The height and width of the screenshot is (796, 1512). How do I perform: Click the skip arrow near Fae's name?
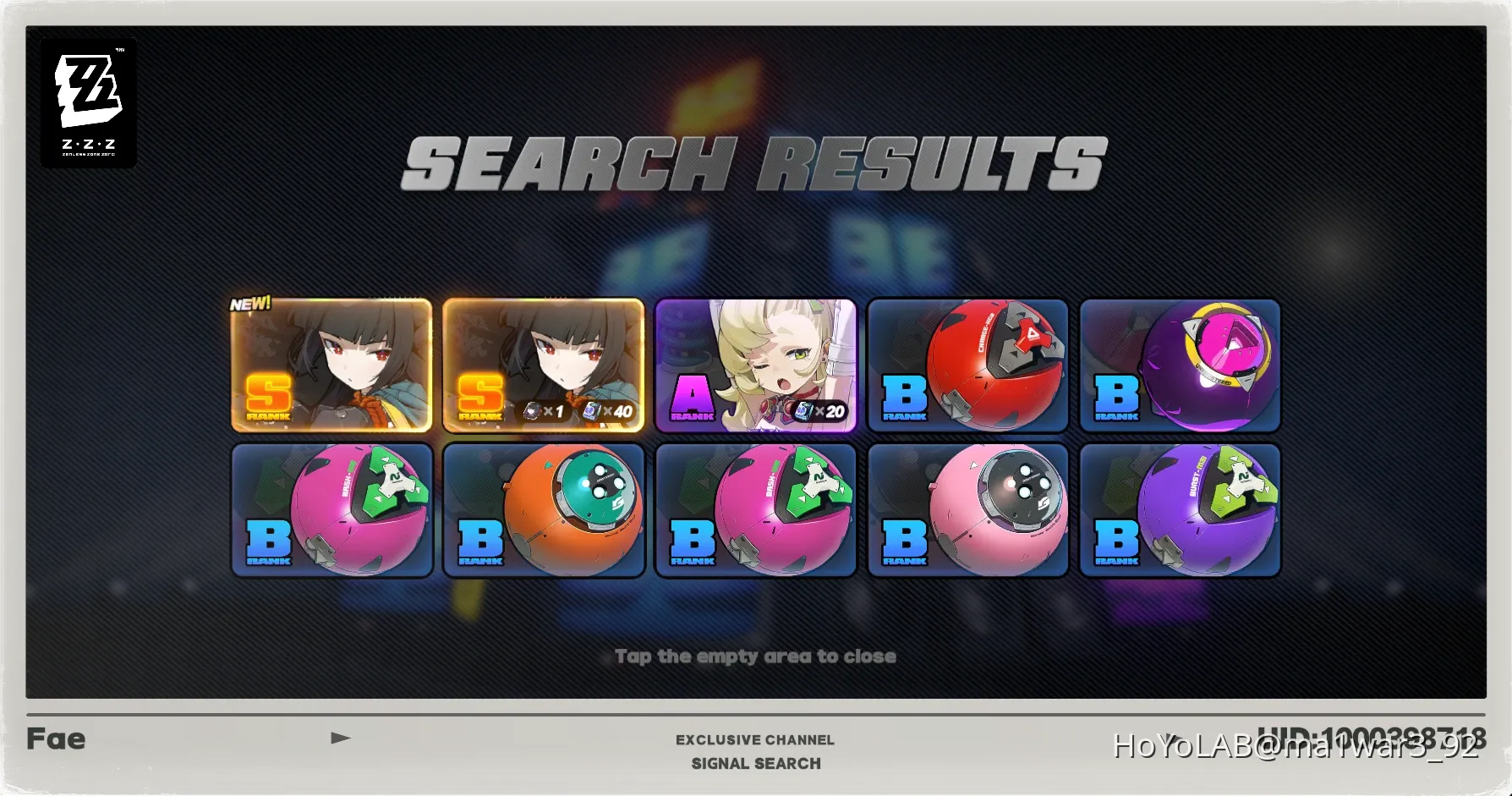pyautogui.click(x=341, y=738)
